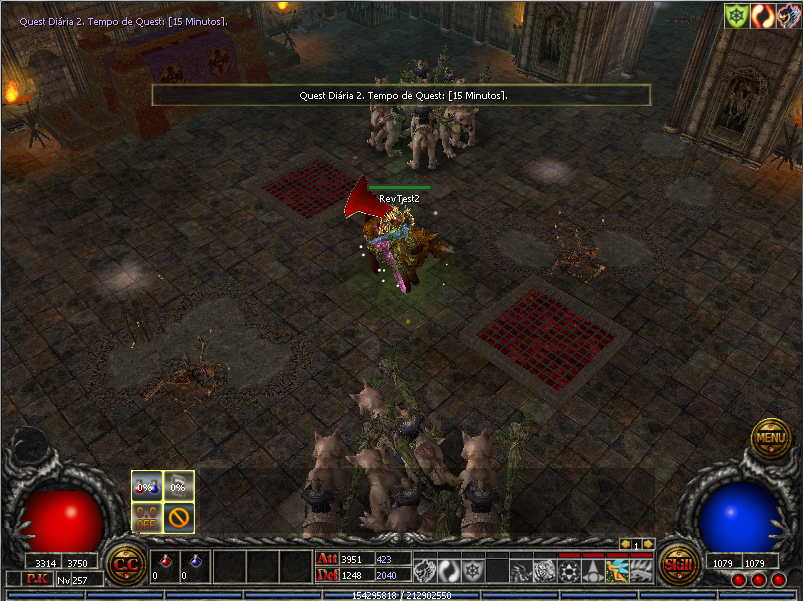Open the Skill window button
Image resolution: width=803 pixels, height=601 pixels.
677,563
